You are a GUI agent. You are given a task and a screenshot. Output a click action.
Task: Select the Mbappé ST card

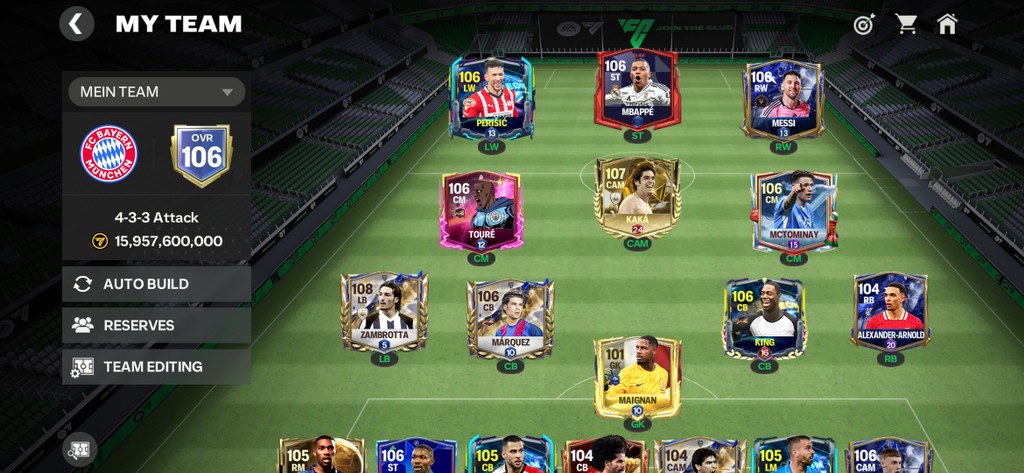(x=637, y=90)
